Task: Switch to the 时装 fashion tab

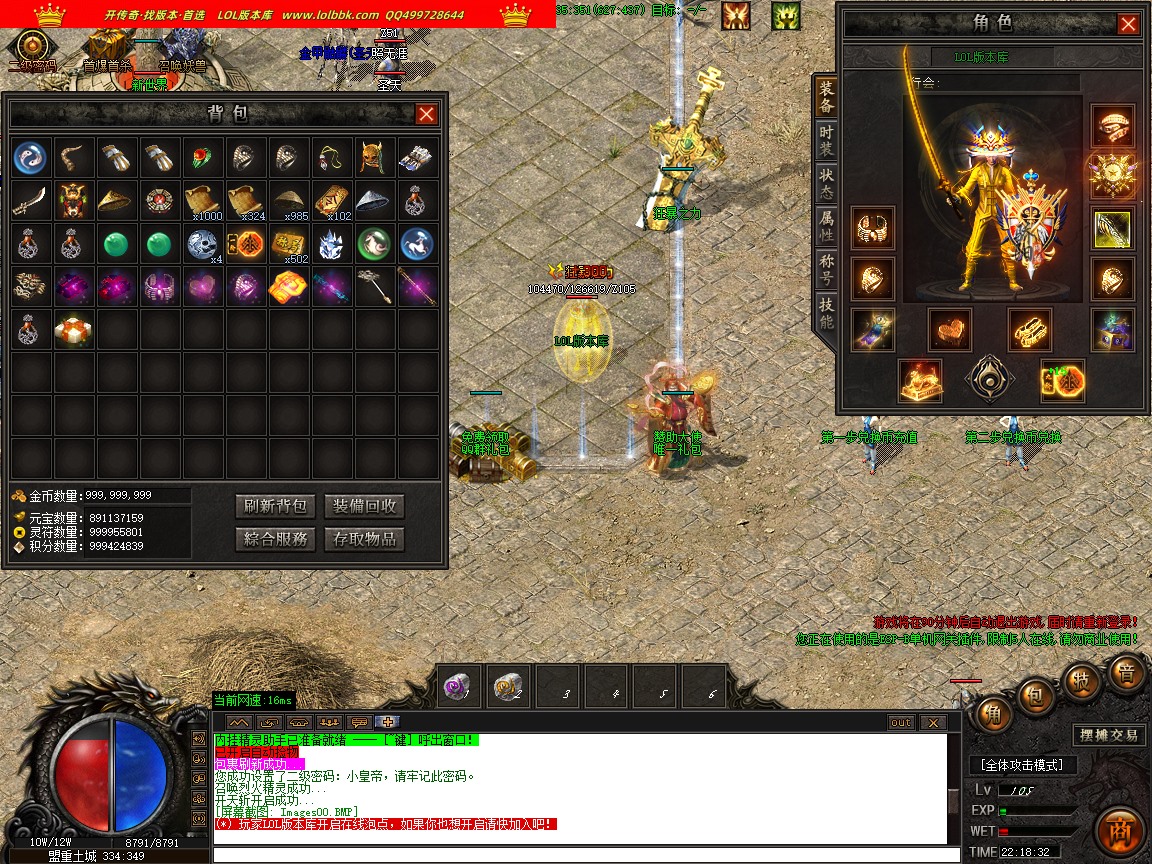Action: (x=826, y=140)
